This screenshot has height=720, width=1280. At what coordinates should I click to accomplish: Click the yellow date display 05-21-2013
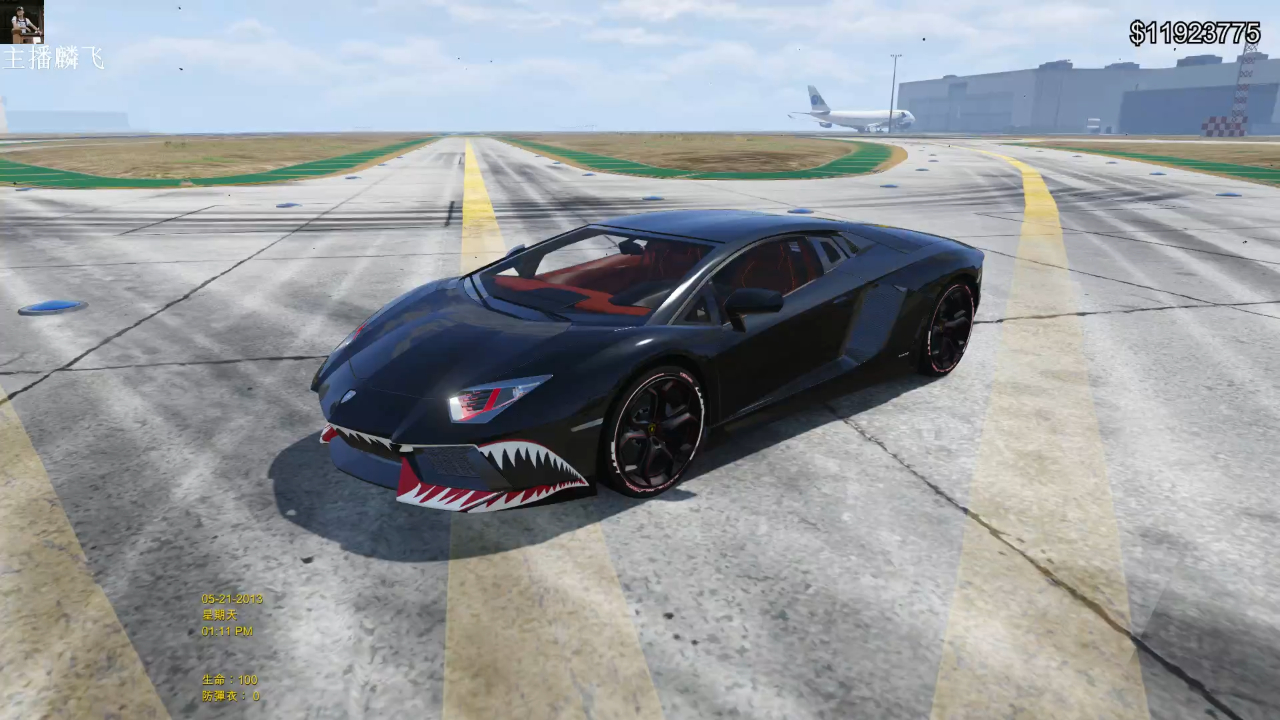coord(230,600)
